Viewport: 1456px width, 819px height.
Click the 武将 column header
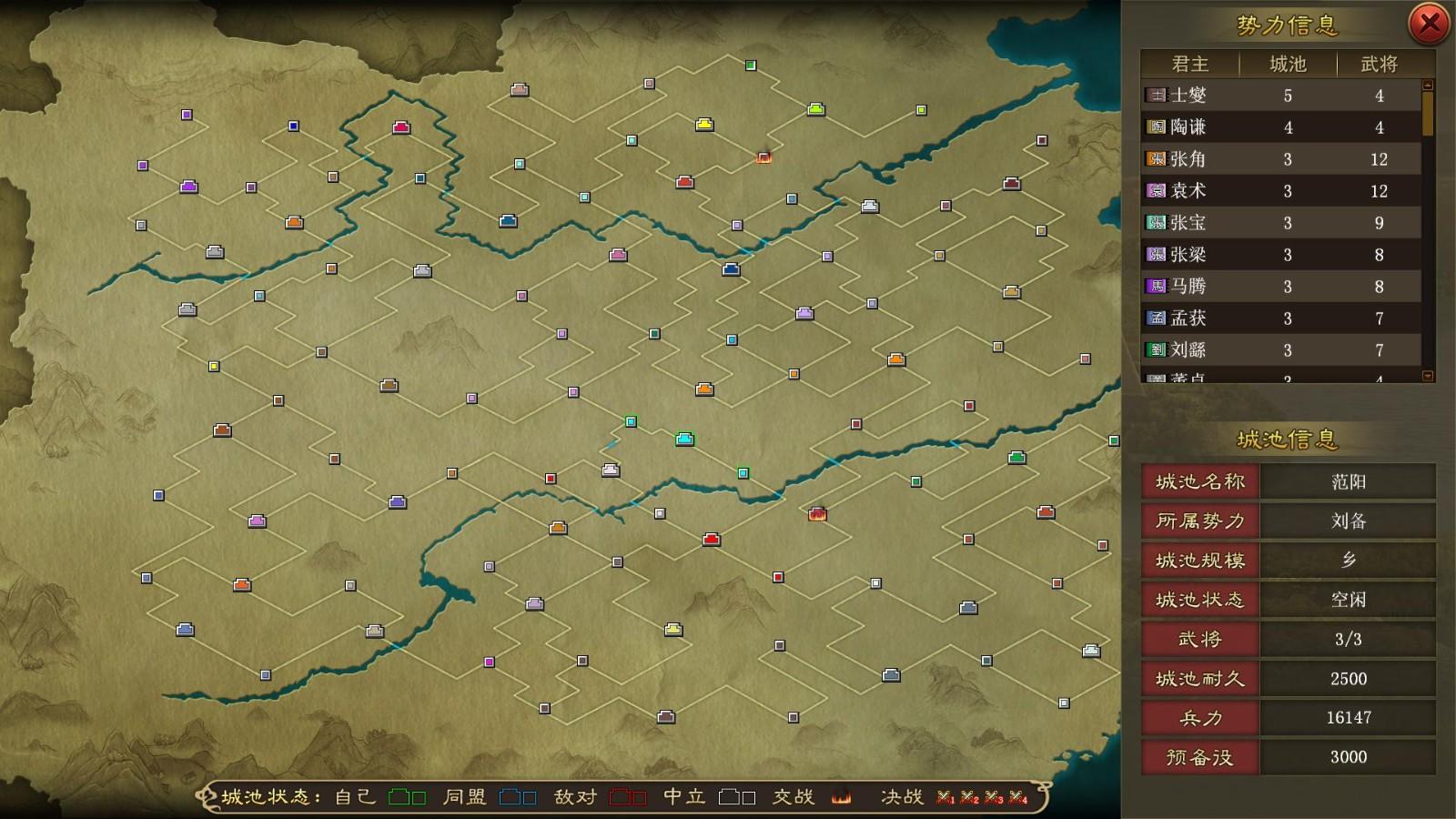[x=1380, y=64]
